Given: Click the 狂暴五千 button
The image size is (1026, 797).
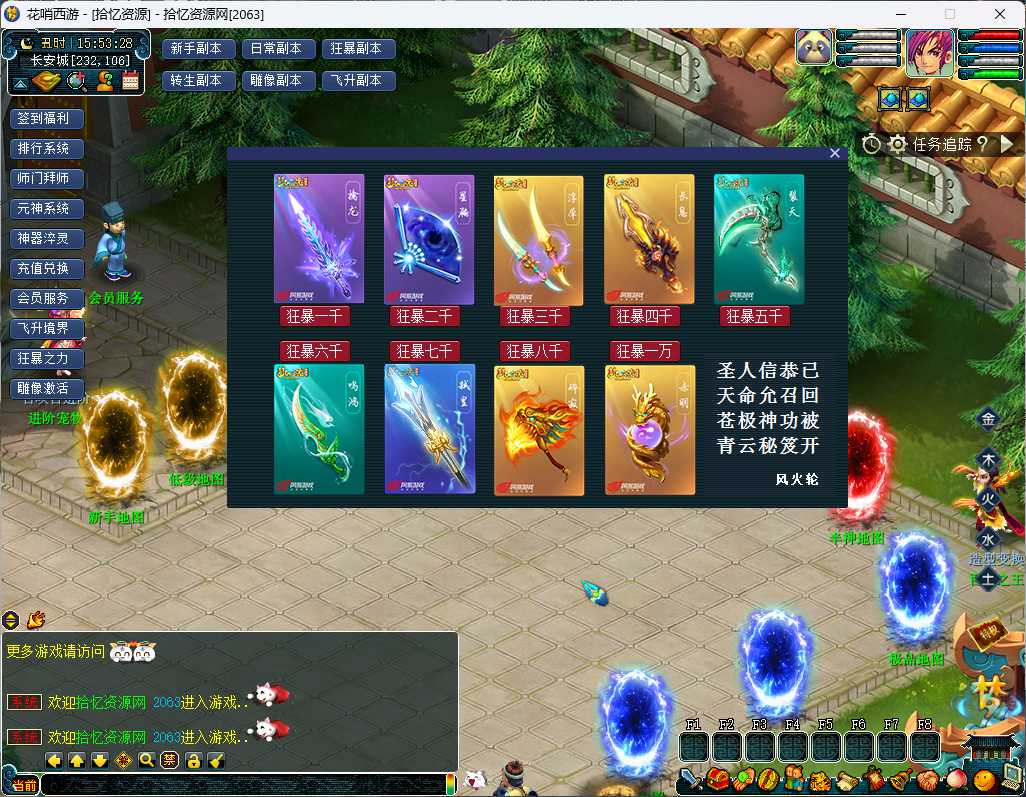Looking at the screenshot, I should click(x=754, y=317).
